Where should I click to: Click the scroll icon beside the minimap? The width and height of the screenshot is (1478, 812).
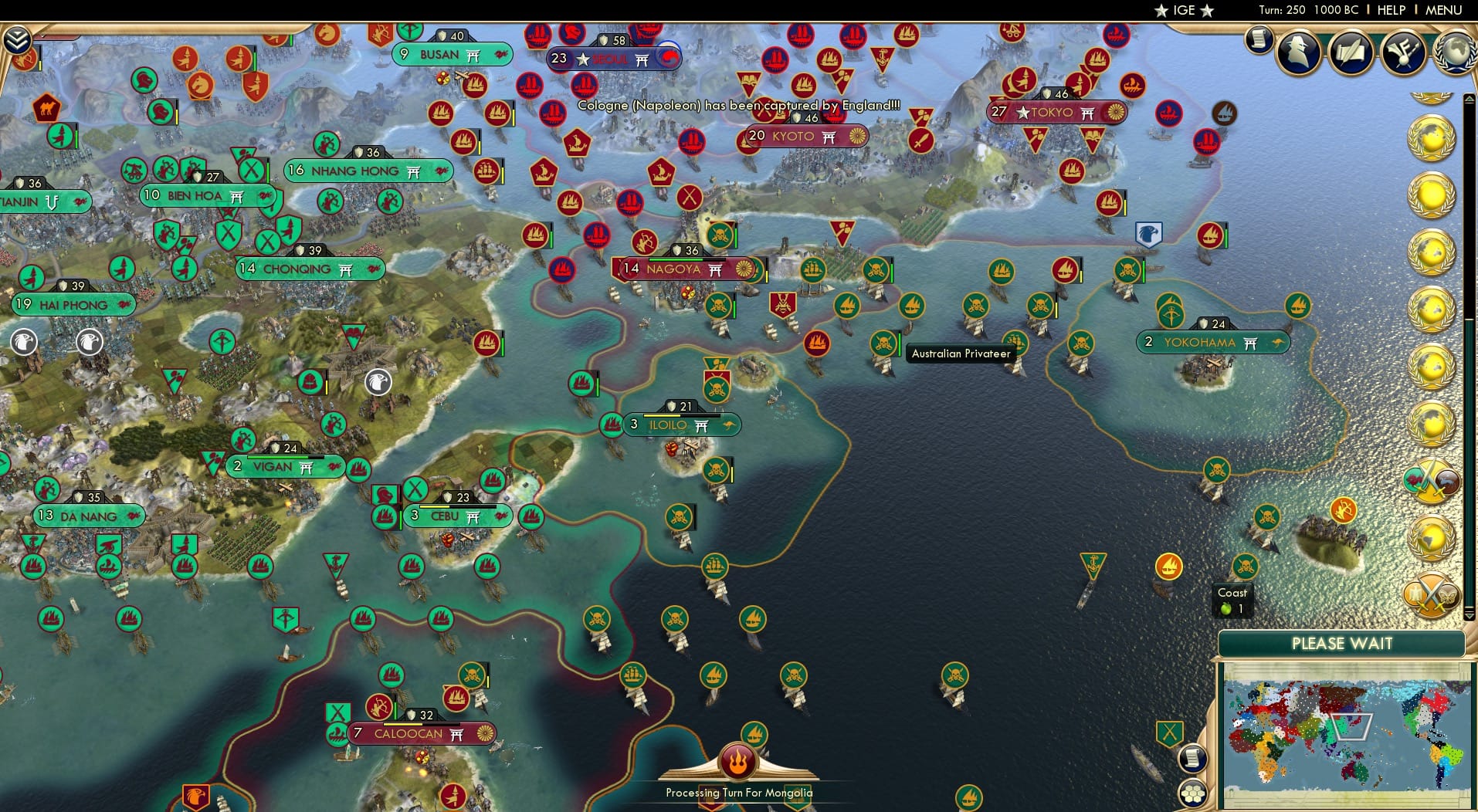pos(1193,758)
